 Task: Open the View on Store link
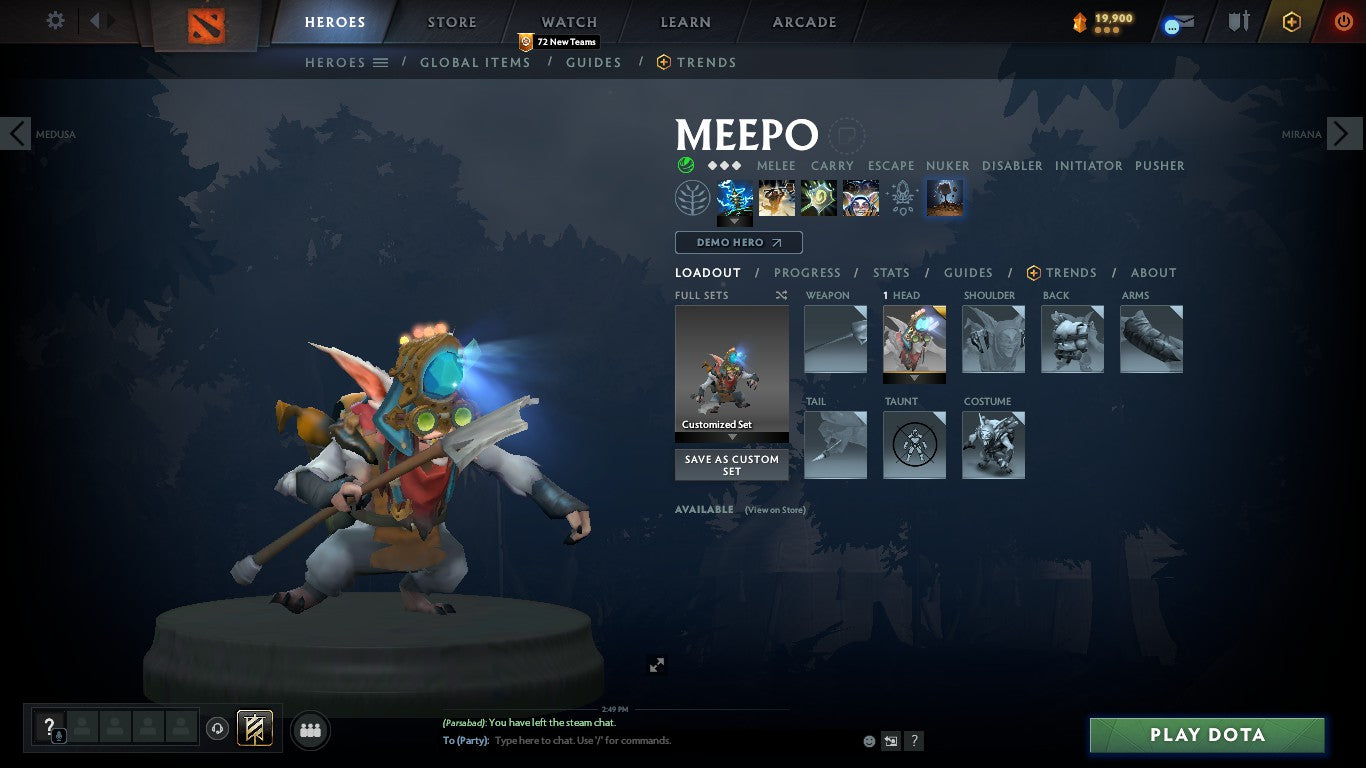click(775, 510)
